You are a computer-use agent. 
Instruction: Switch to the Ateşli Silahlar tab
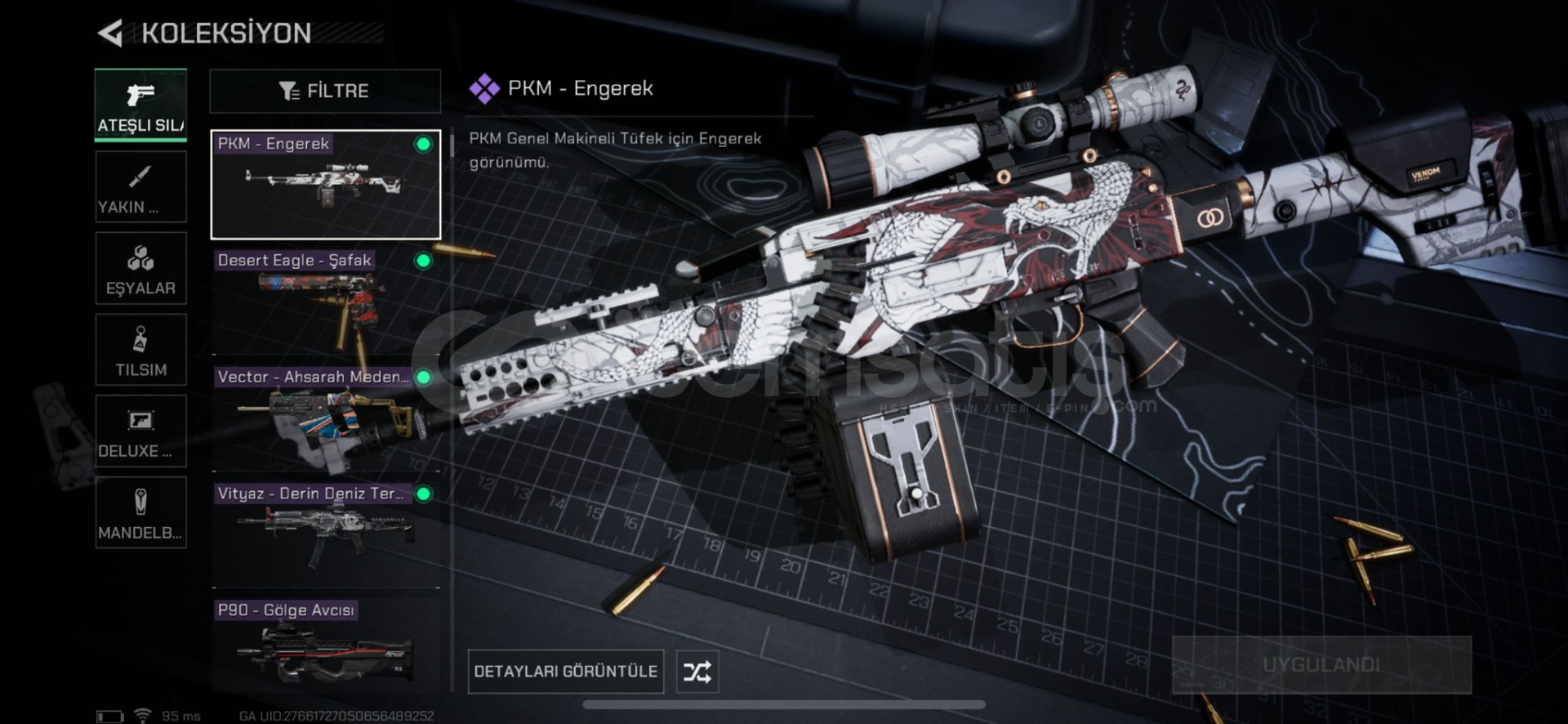coord(140,106)
